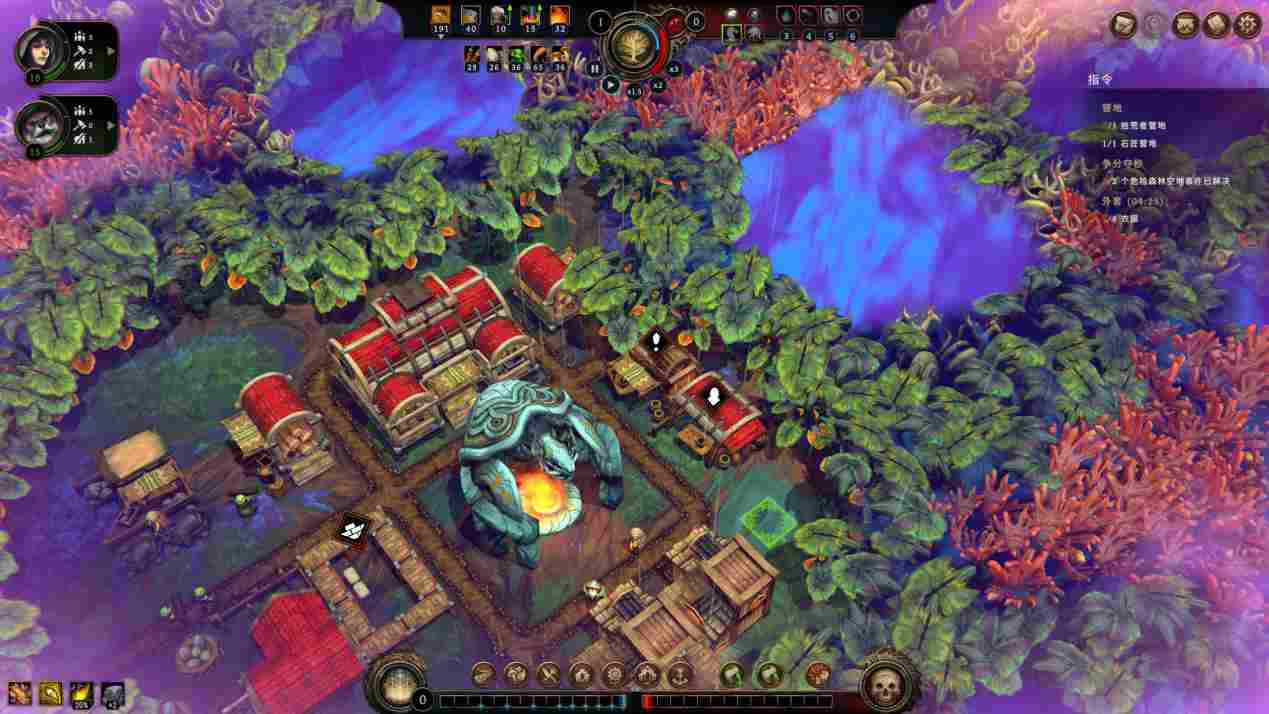Pause the game with the pause button
The height and width of the screenshot is (714, 1269).
(x=595, y=69)
